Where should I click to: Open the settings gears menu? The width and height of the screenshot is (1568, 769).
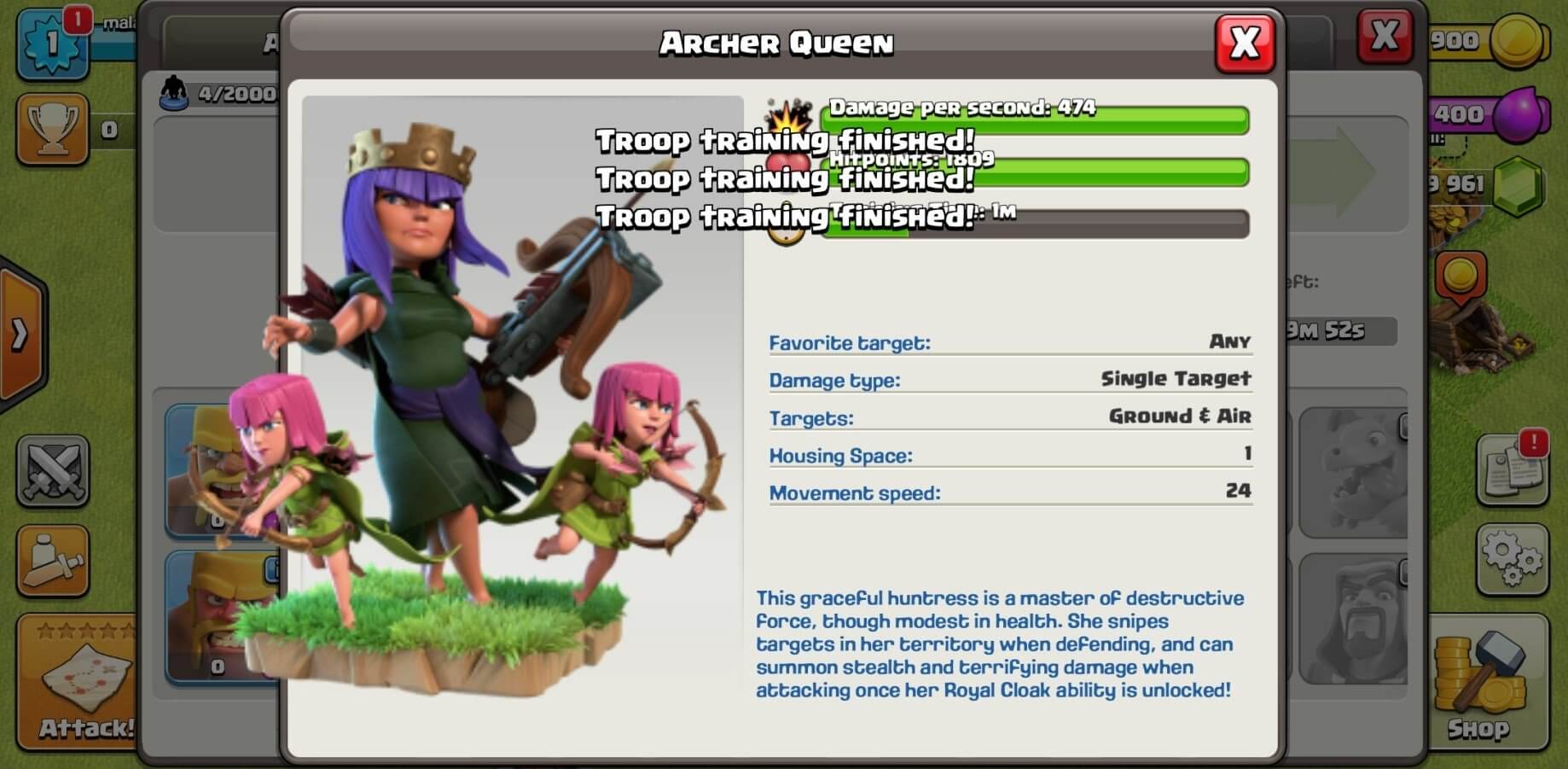[1511, 559]
